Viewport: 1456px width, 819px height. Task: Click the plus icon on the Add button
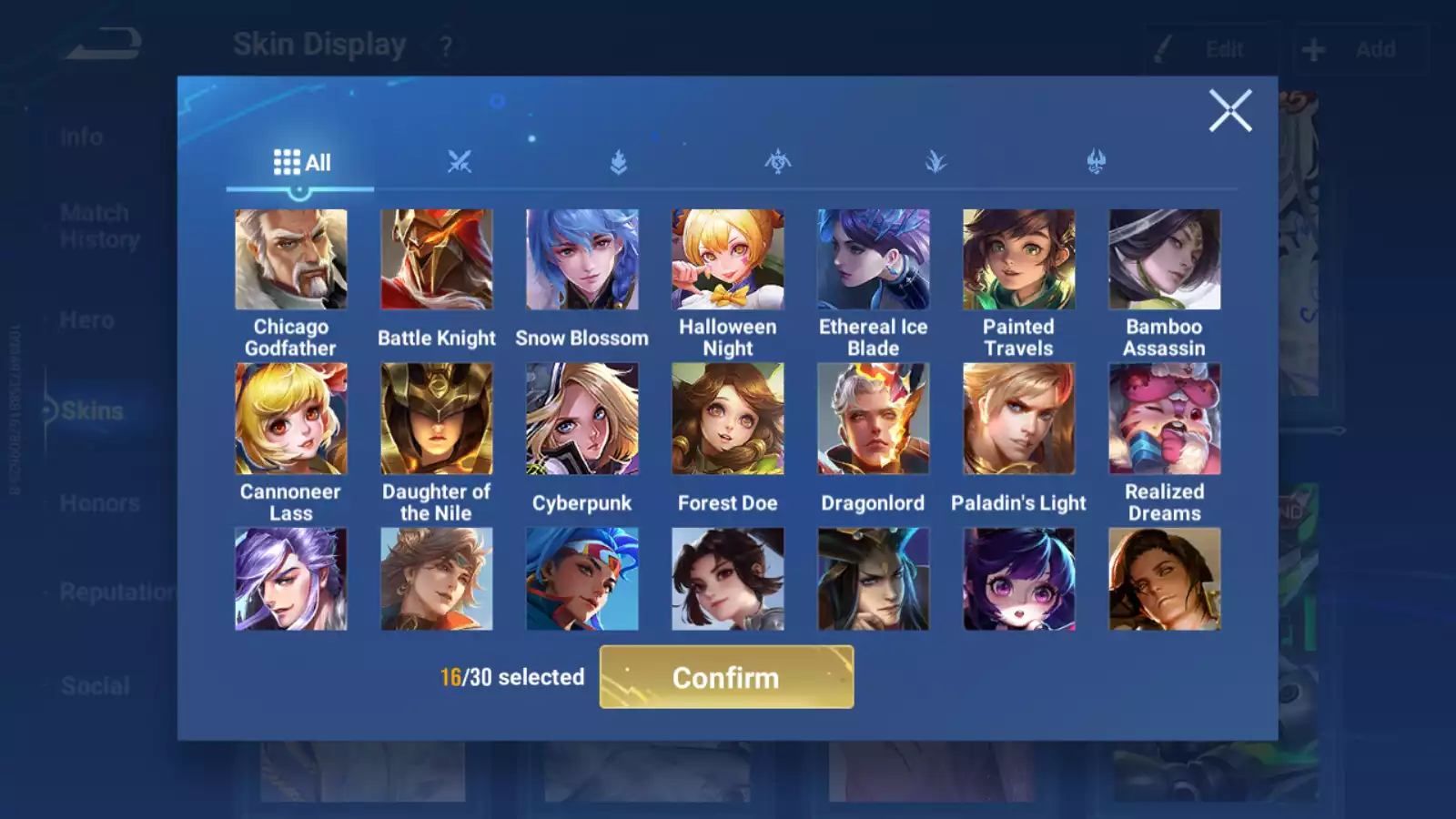coord(1313,49)
